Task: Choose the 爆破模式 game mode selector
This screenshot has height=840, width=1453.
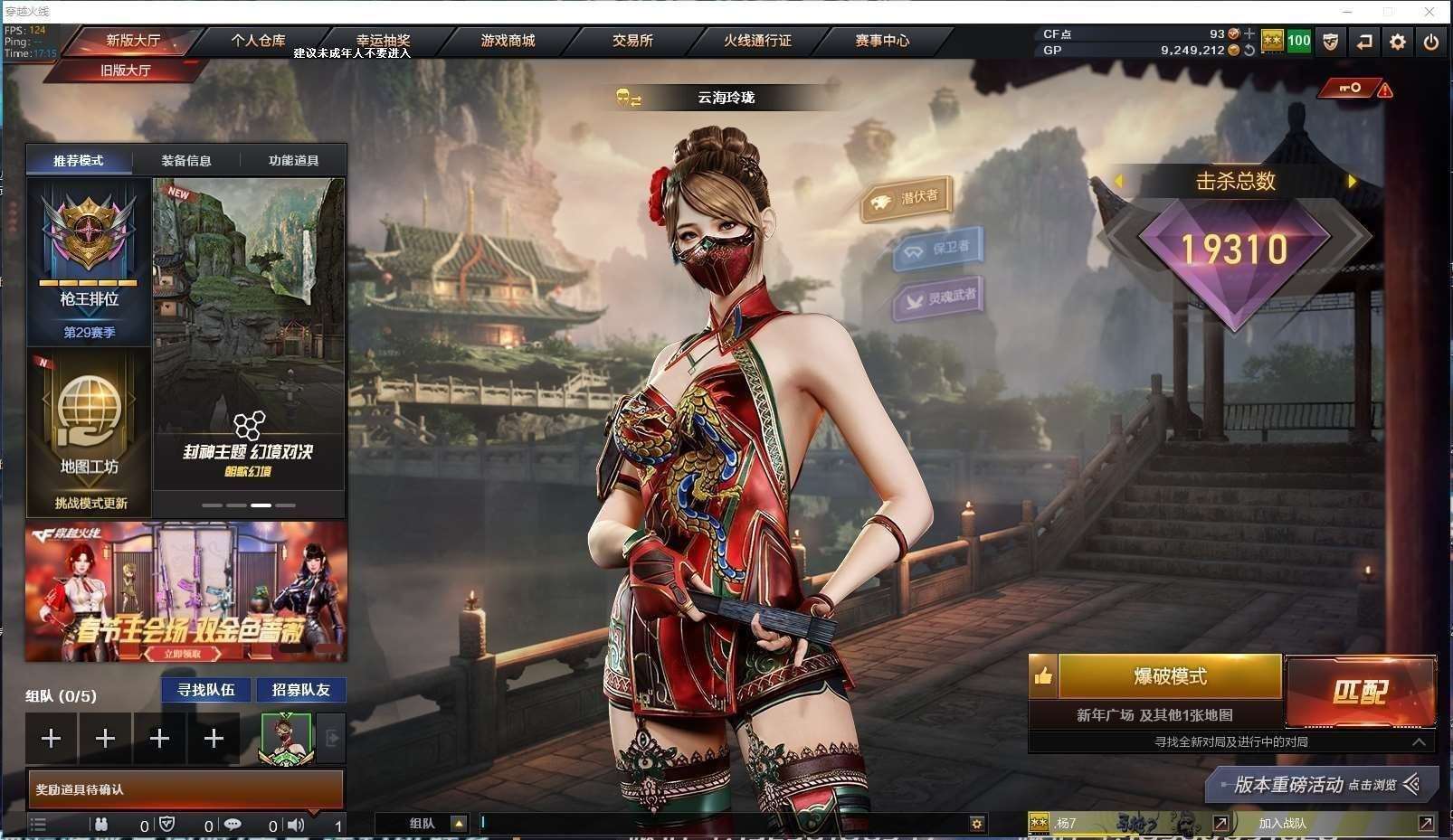Action: (1170, 676)
